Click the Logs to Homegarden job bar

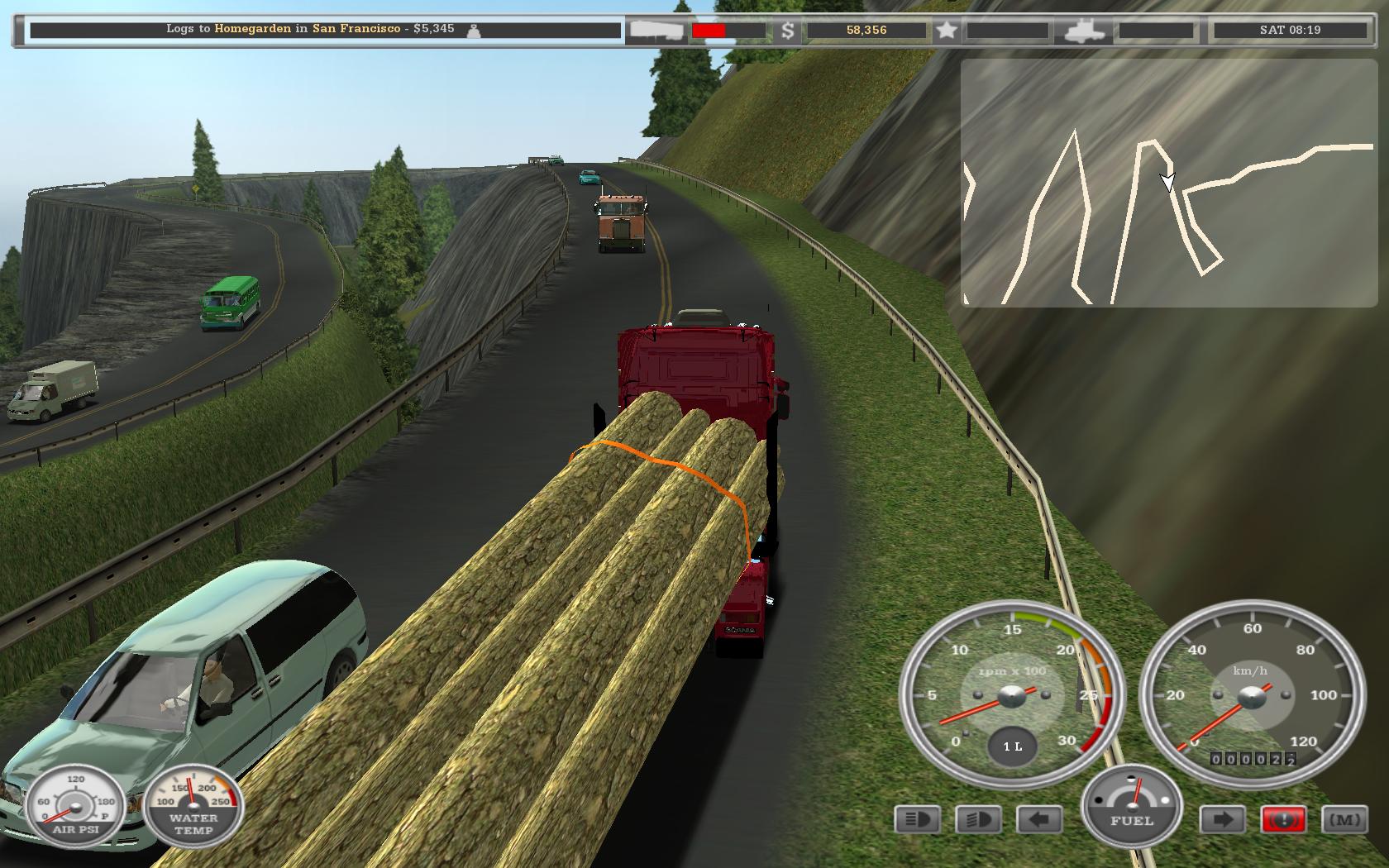point(325,30)
